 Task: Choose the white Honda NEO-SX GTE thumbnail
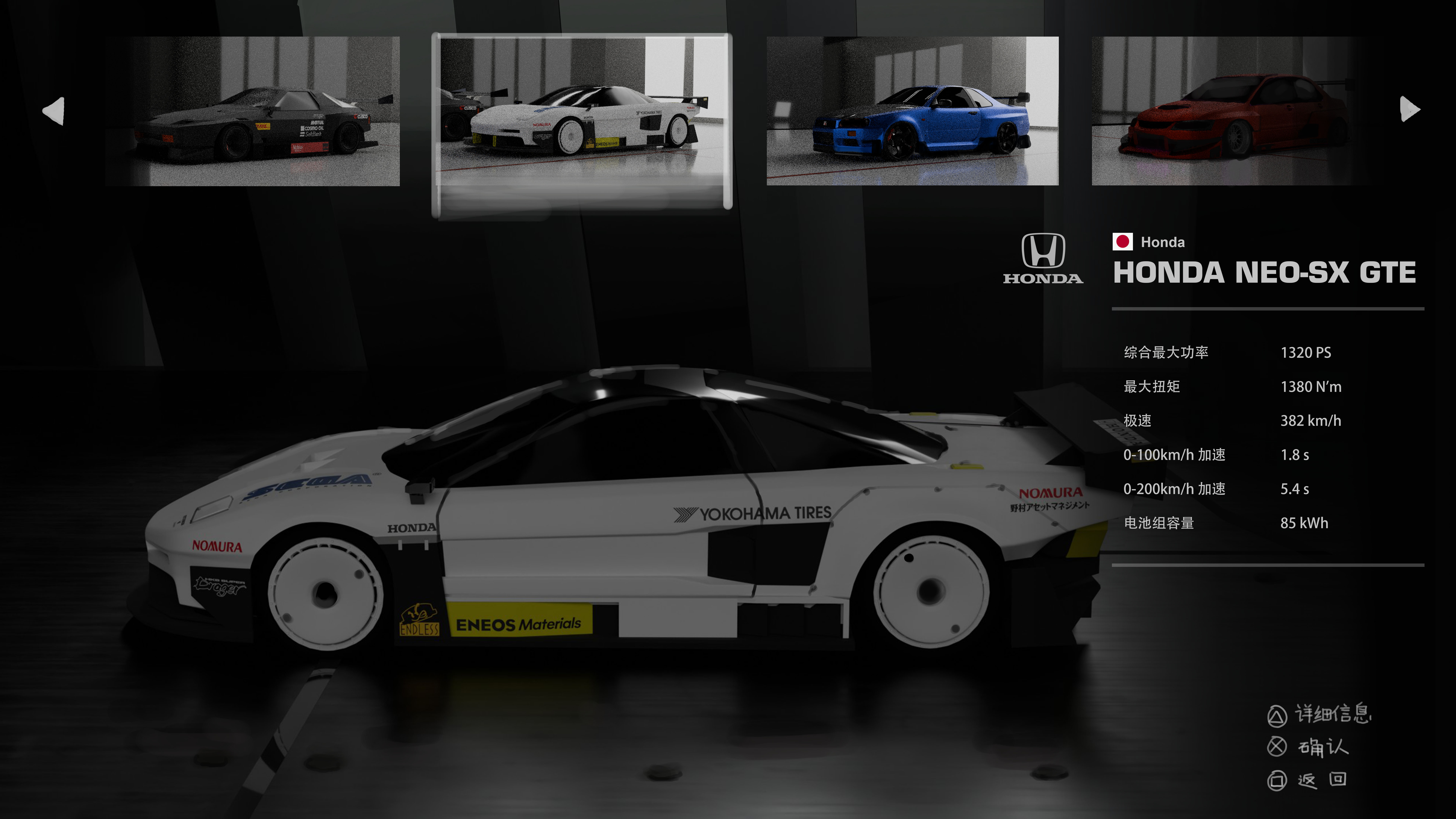click(582, 111)
